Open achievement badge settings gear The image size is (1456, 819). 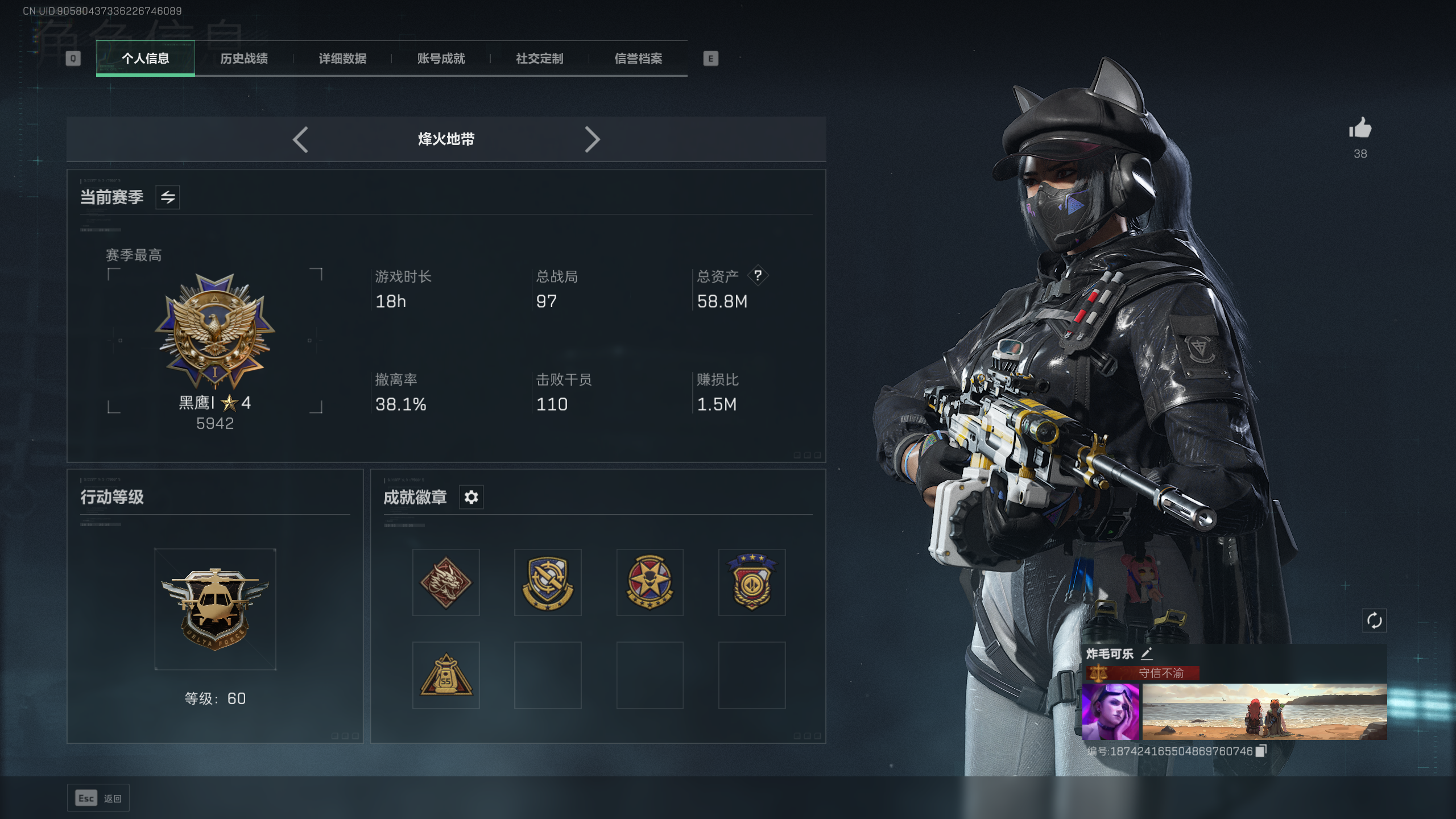pyautogui.click(x=471, y=498)
